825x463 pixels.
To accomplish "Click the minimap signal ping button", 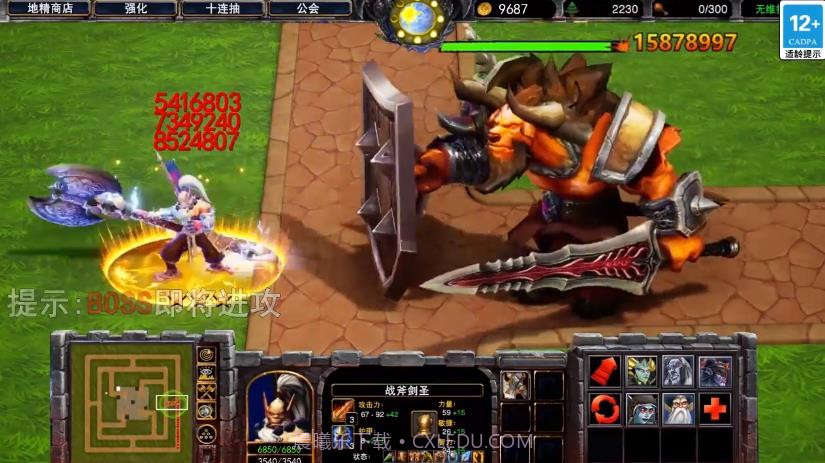I will point(207,354).
